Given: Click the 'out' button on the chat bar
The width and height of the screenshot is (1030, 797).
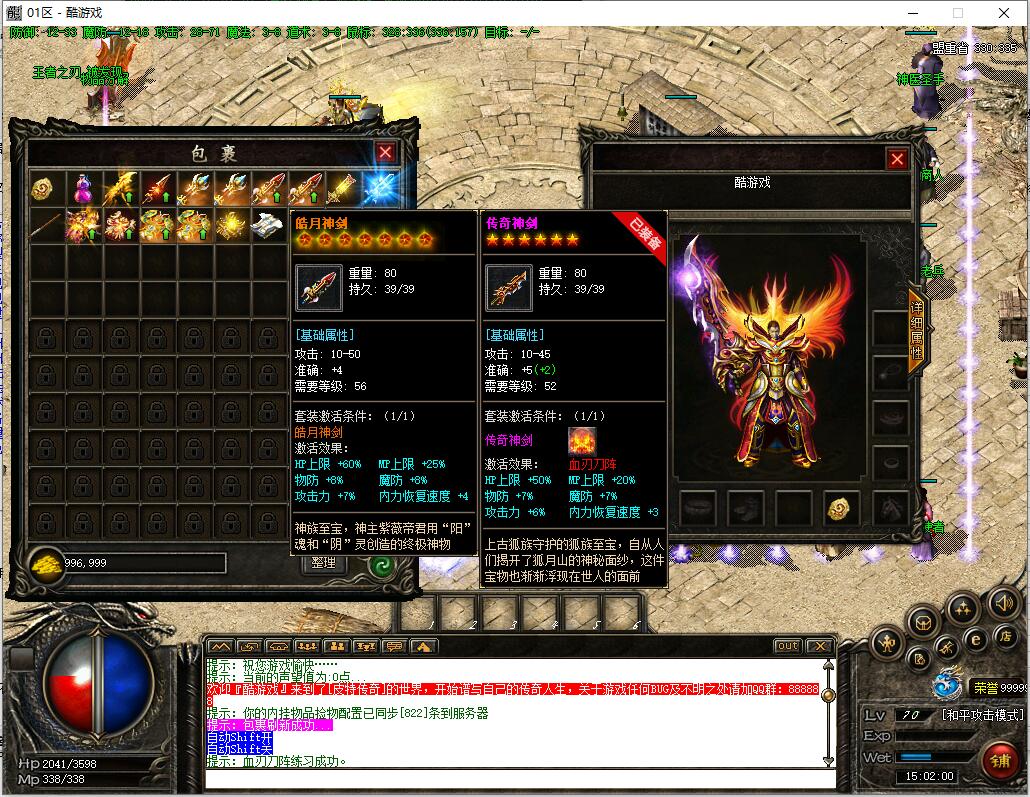Looking at the screenshot, I should pyautogui.click(x=788, y=646).
